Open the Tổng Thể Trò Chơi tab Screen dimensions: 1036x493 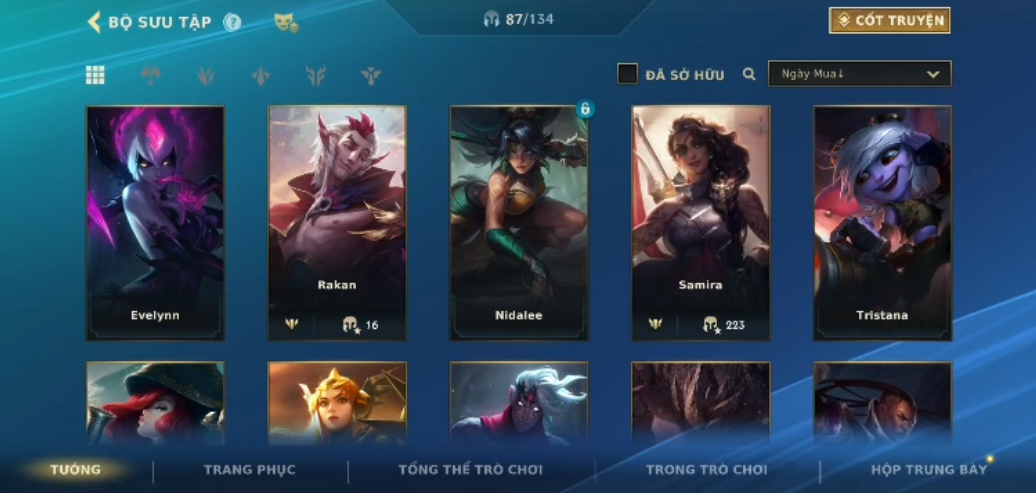tap(472, 470)
